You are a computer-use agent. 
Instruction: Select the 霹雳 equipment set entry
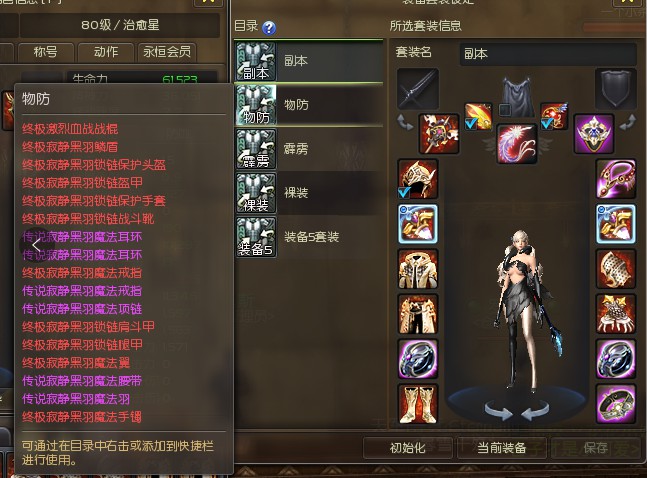[x=308, y=148]
